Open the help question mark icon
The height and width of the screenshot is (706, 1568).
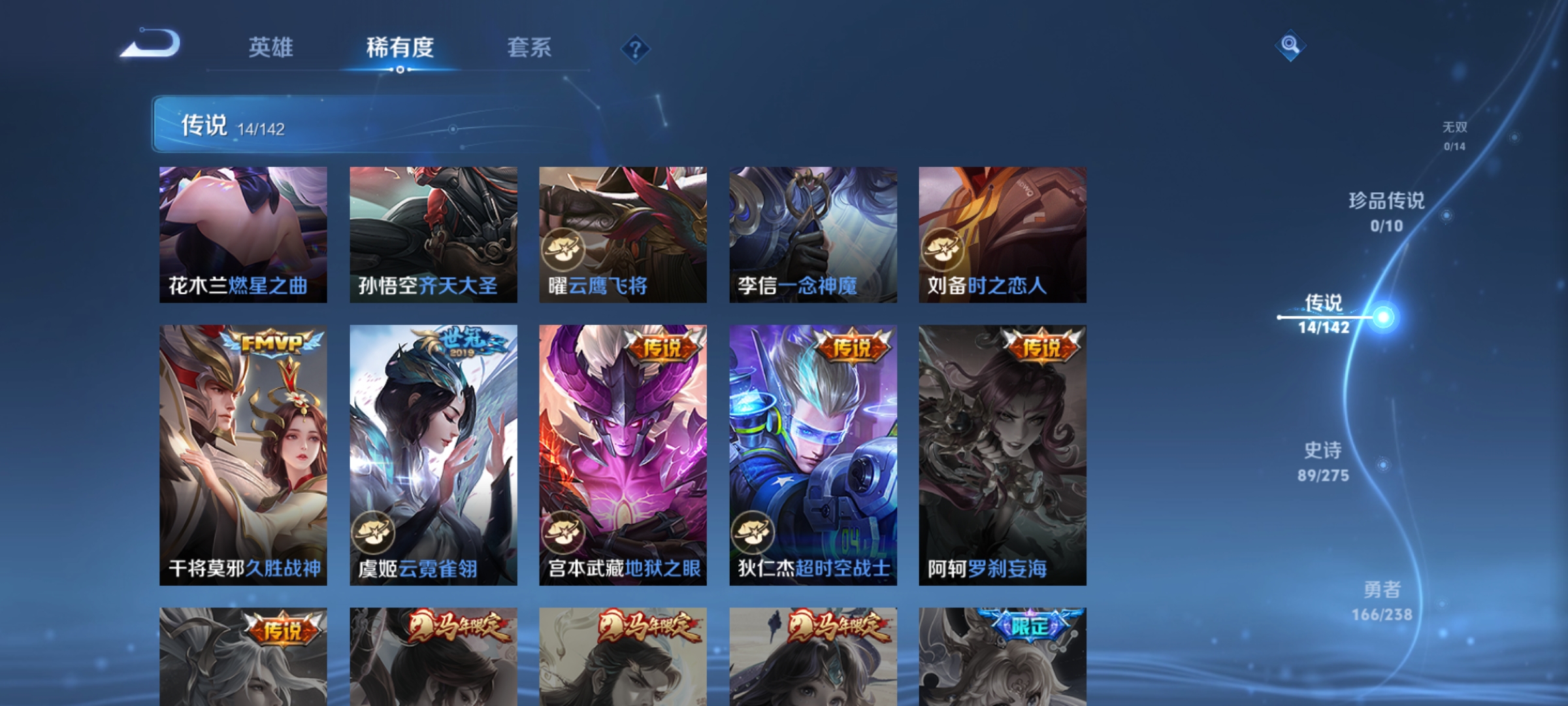point(634,50)
